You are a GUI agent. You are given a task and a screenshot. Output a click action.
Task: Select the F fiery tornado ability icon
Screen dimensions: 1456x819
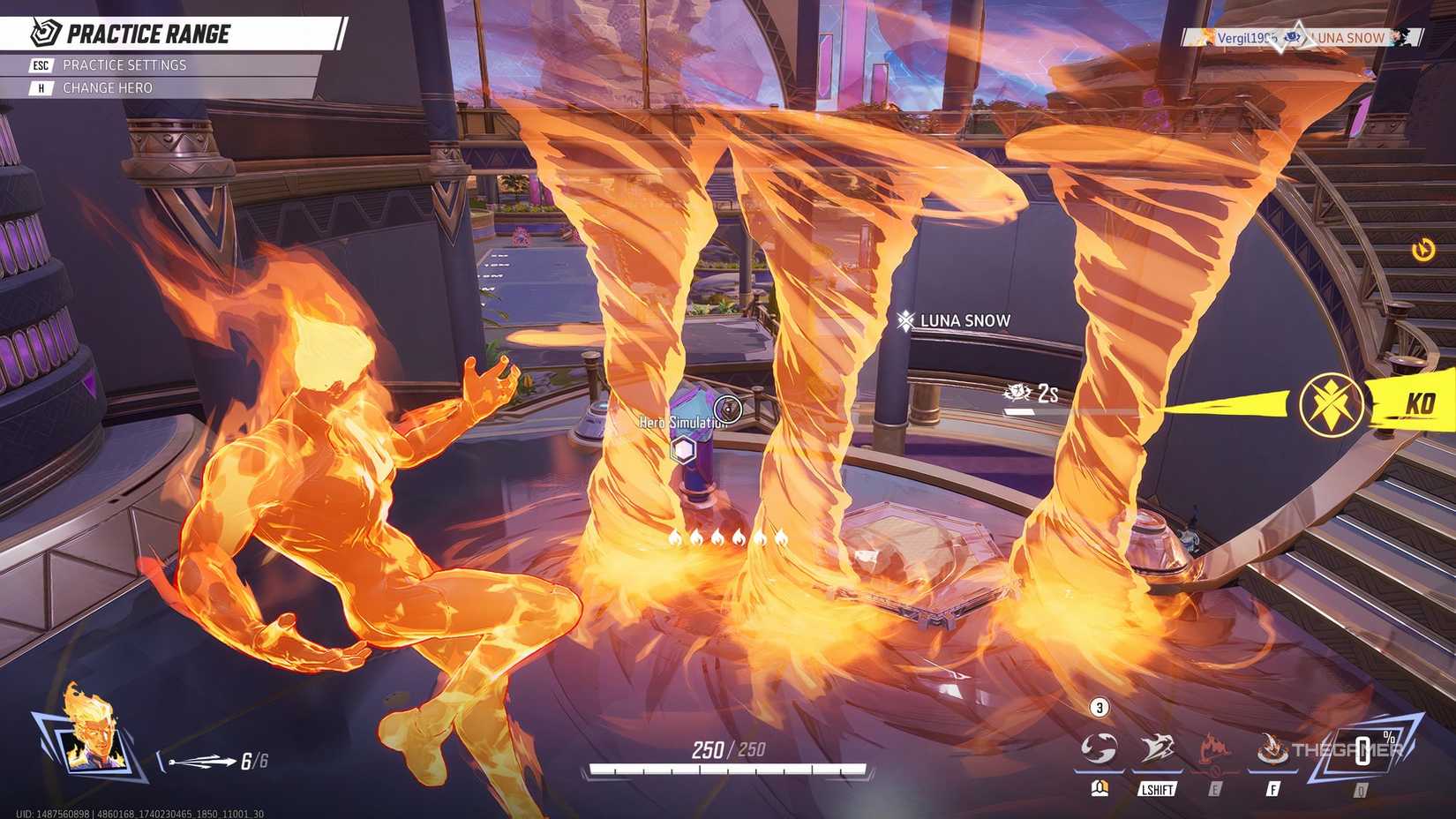tap(1271, 749)
